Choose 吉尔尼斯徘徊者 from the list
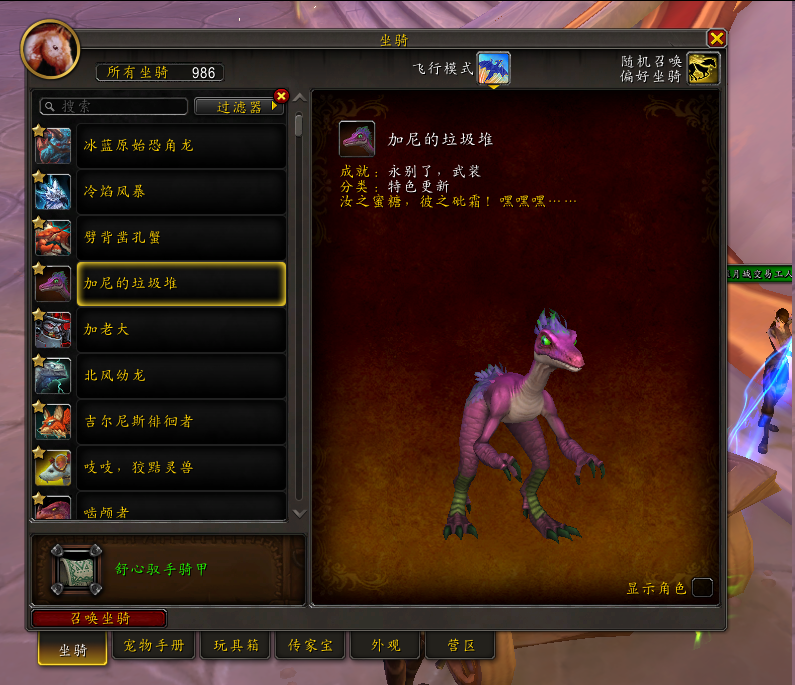Screen dimensions: 795x685 point(180,422)
